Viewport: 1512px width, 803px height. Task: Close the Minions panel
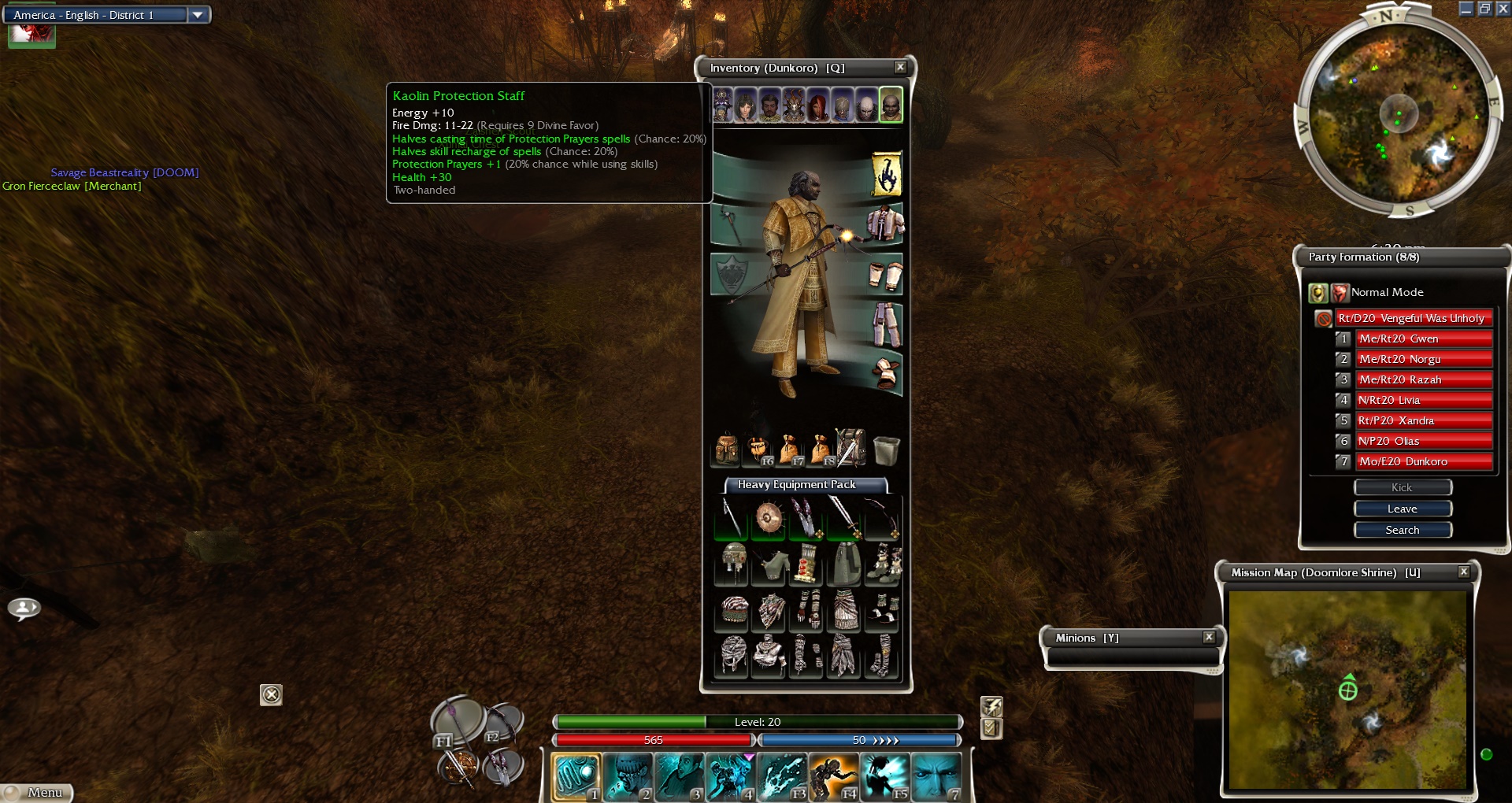[1209, 638]
